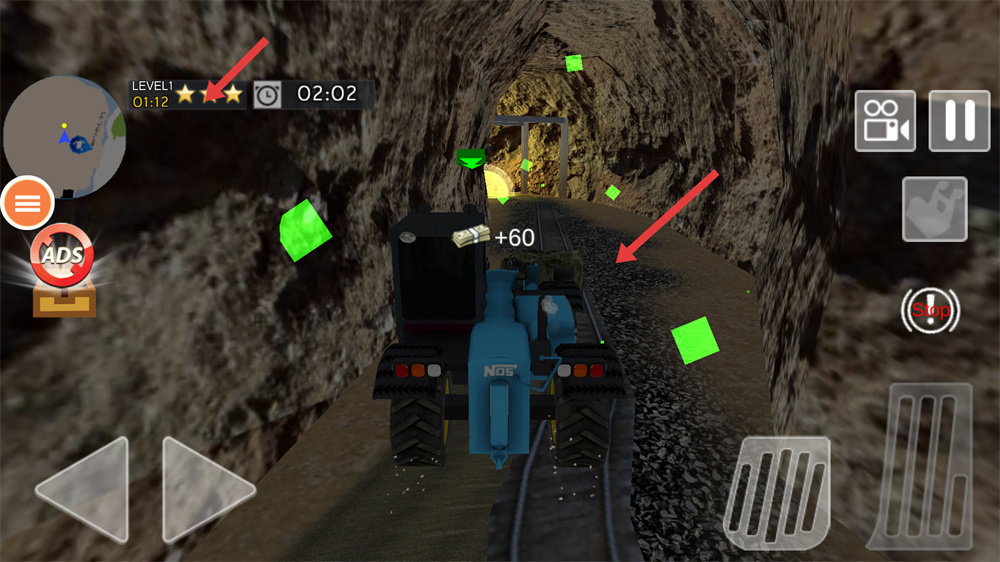Activate the red Stop handbrake button

[930, 310]
